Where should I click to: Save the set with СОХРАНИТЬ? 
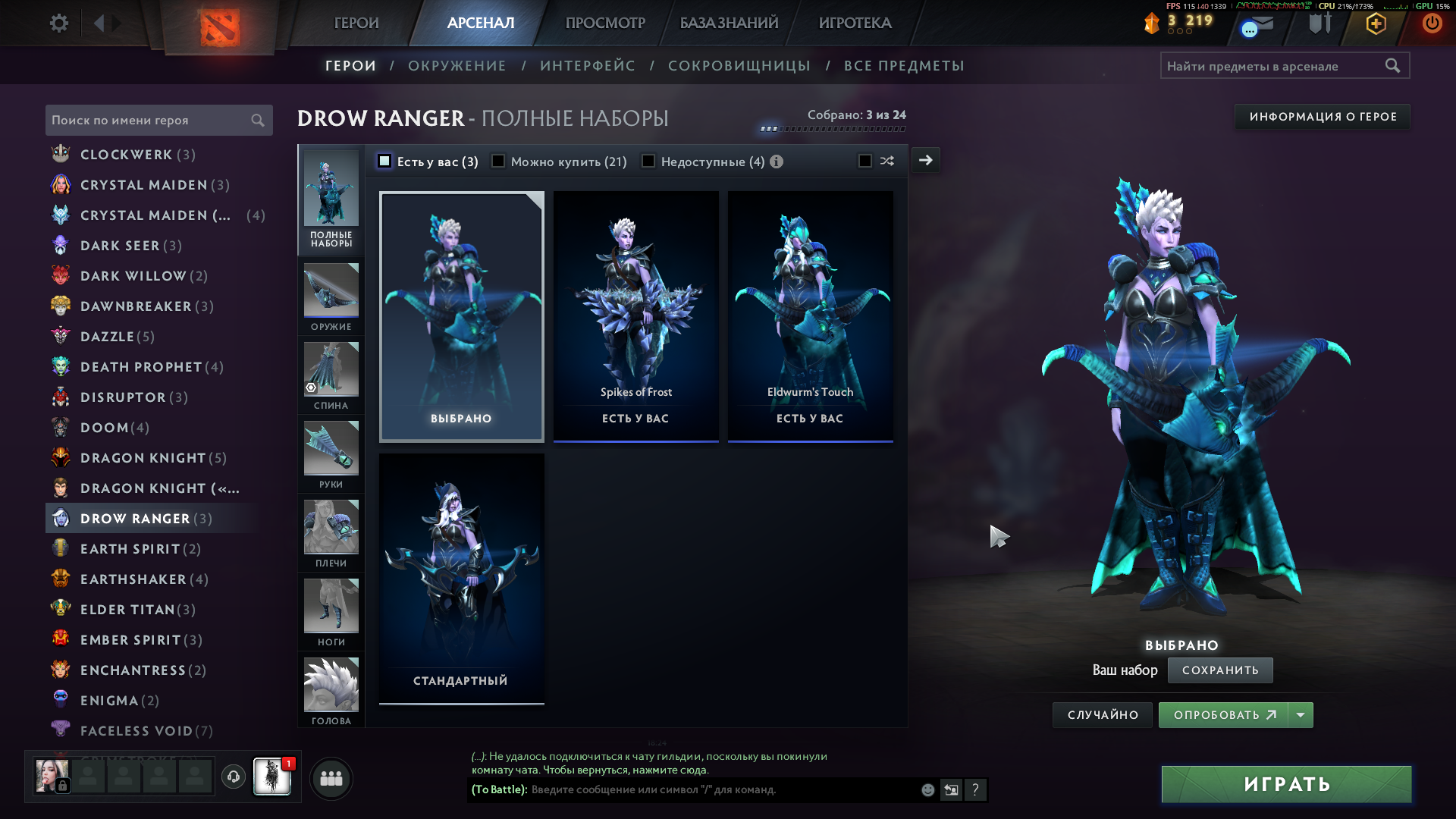click(1219, 670)
